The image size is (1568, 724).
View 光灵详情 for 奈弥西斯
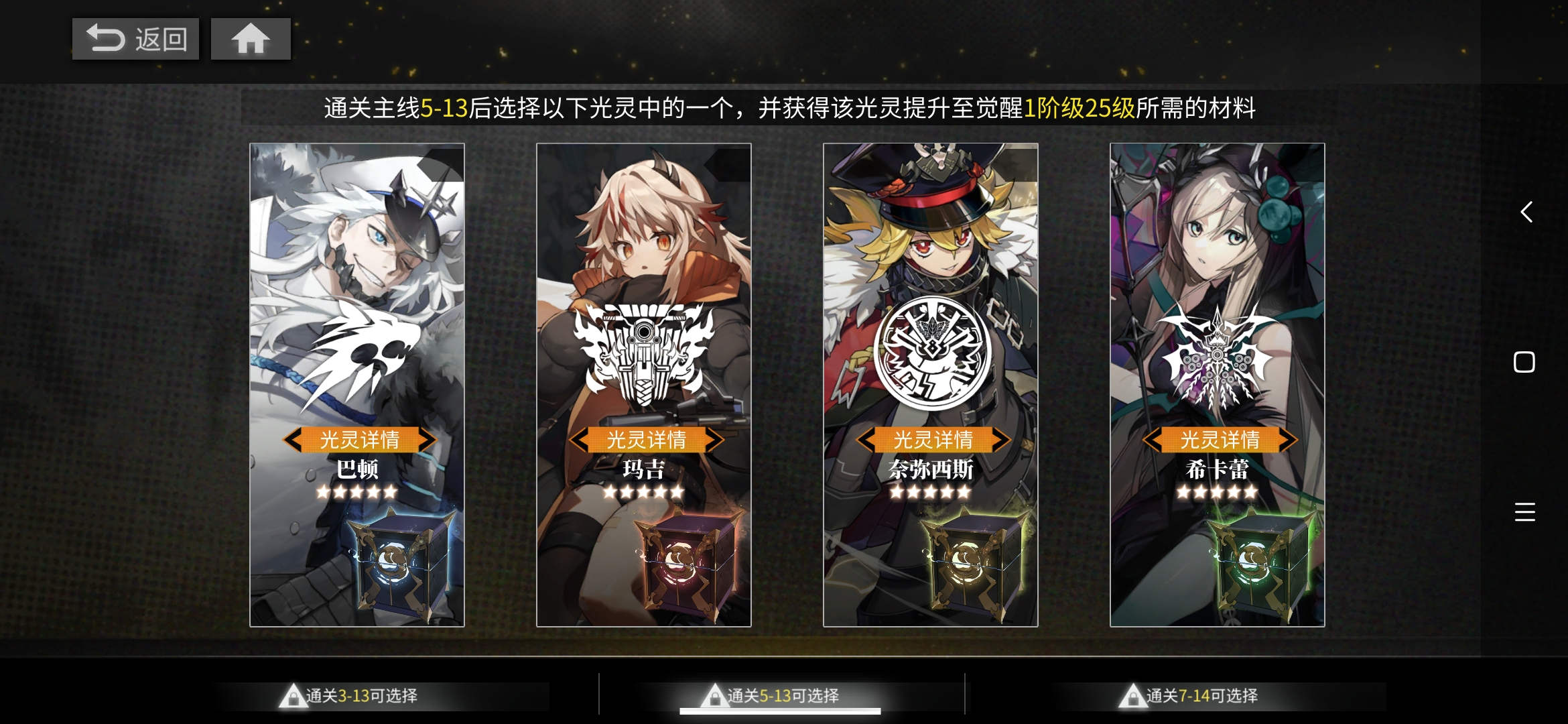click(x=933, y=440)
